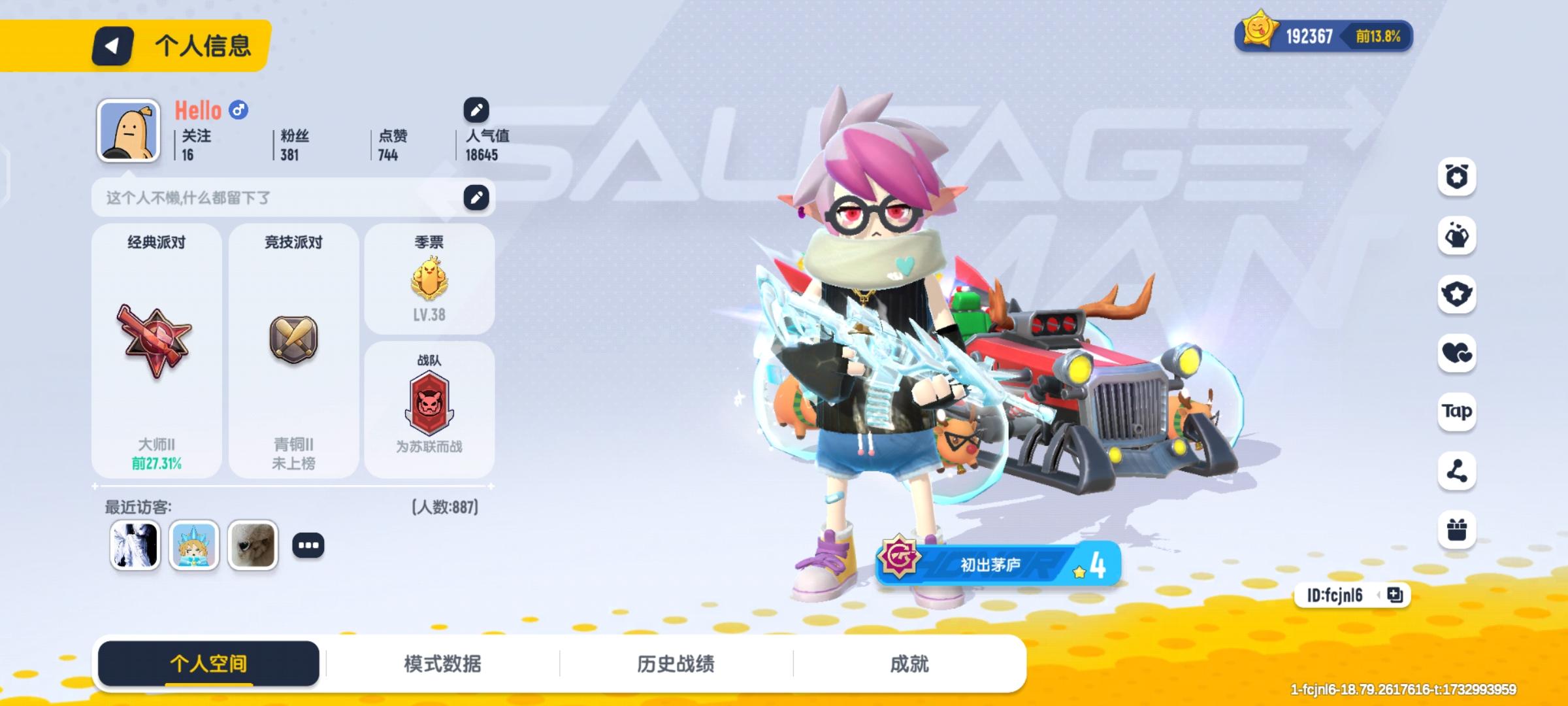Open the signature edit pencil button
Viewport: 1568px width, 706px height.
pyautogui.click(x=476, y=197)
